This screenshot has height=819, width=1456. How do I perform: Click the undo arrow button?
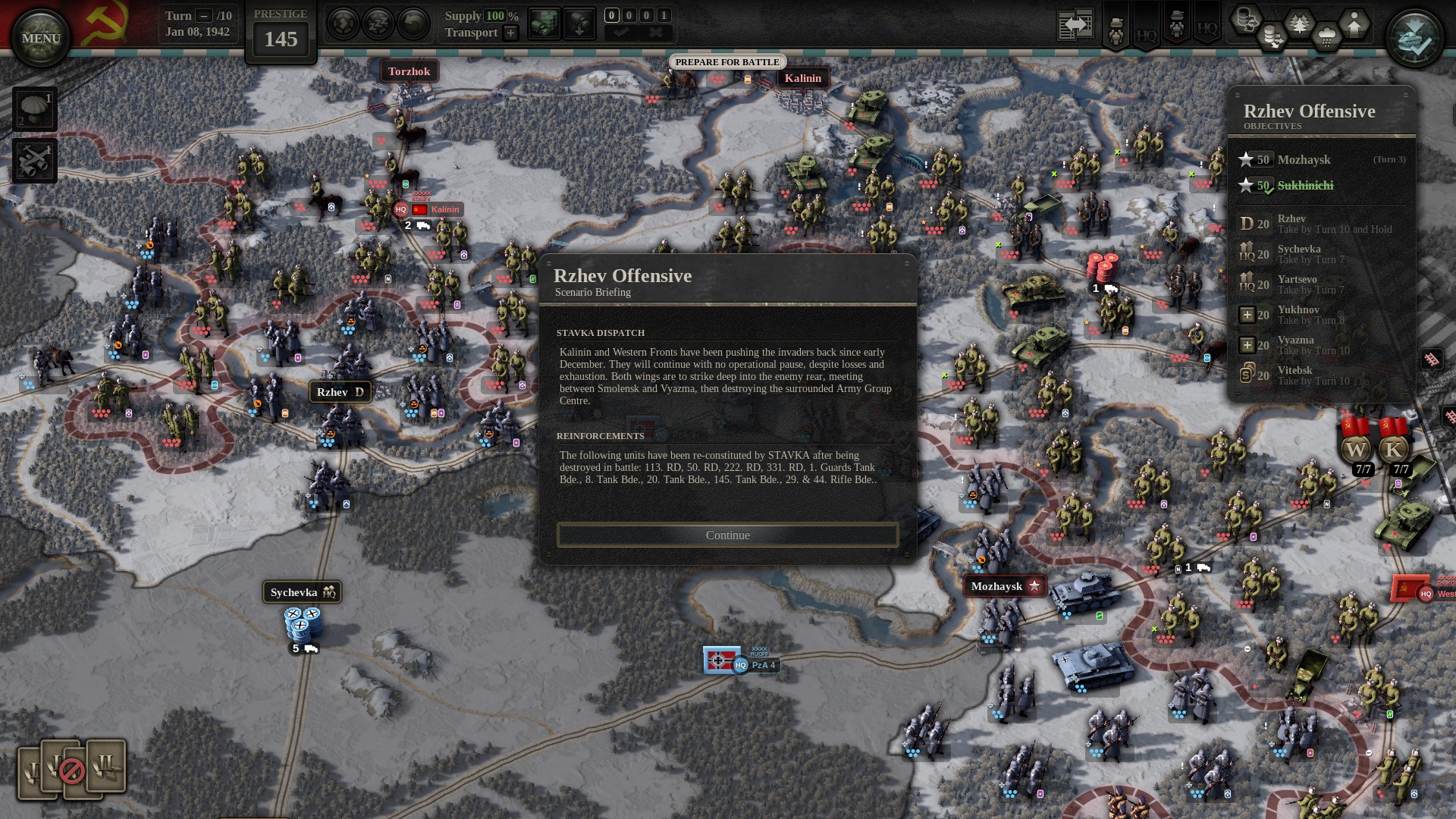[x=413, y=25]
